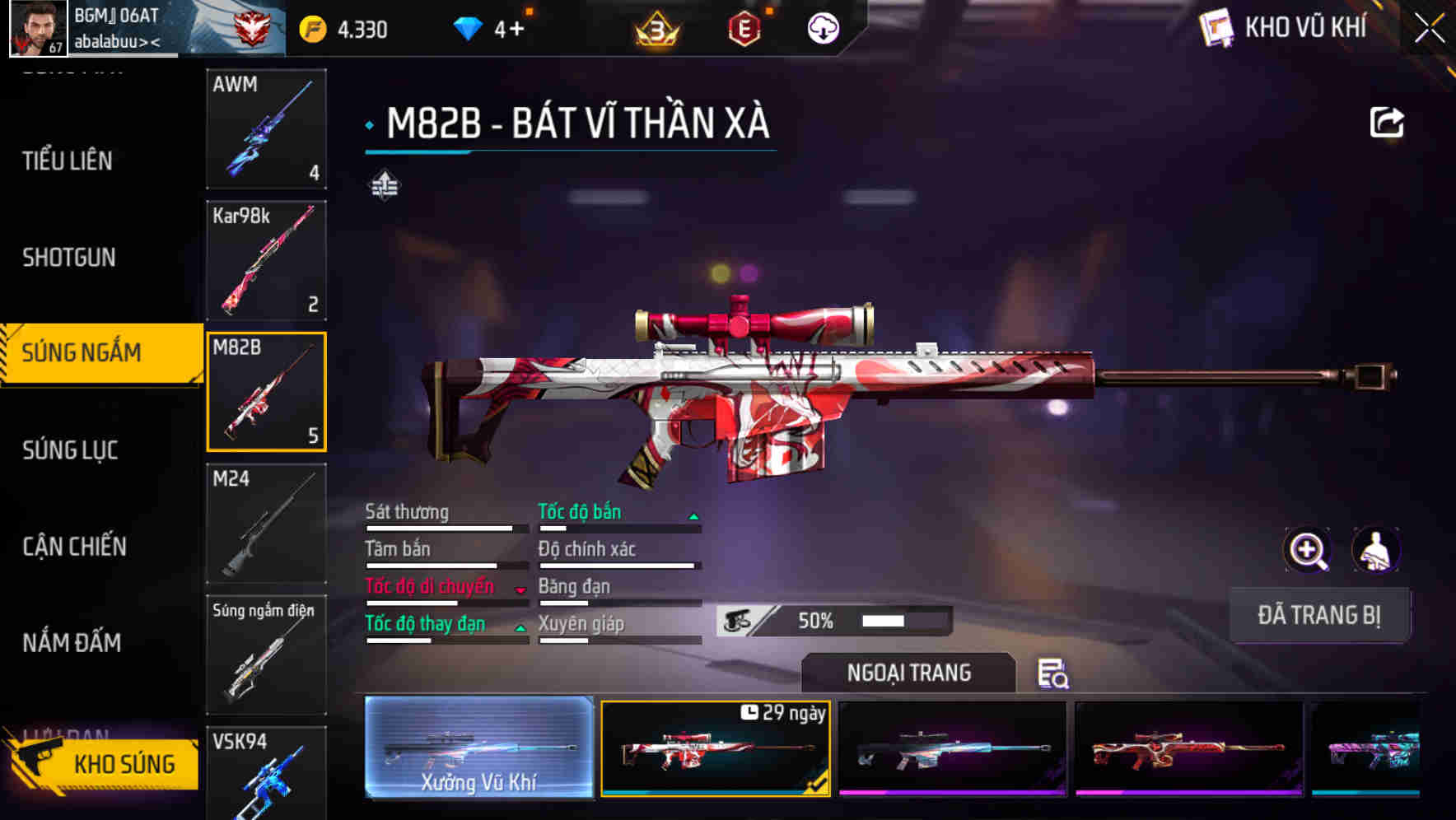Select the NGOẠI TRANG tab

908,673
